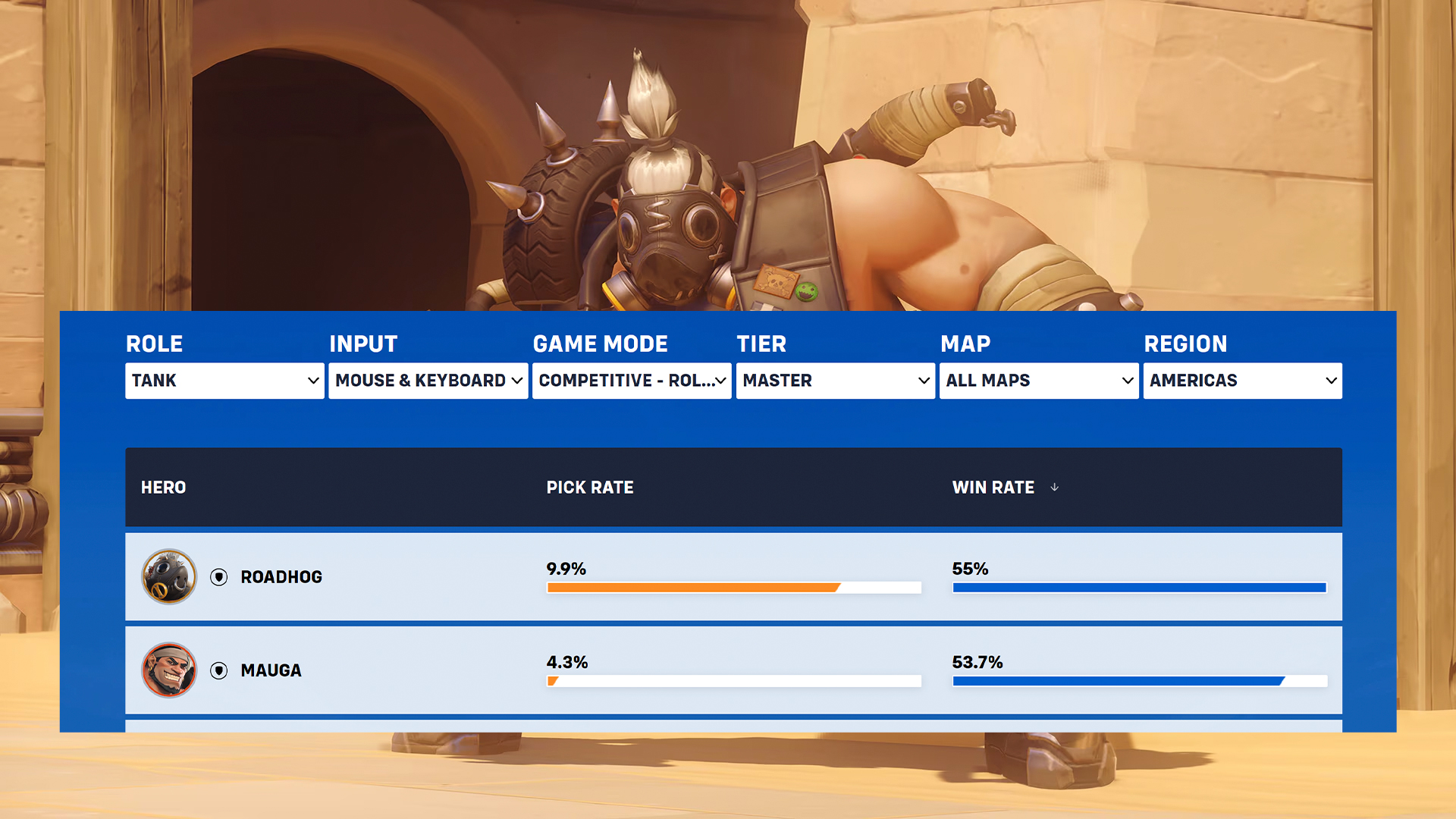This screenshot has height=819, width=1456.
Task: Select the tank role icon beside Roadhog
Action: point(219,576)
